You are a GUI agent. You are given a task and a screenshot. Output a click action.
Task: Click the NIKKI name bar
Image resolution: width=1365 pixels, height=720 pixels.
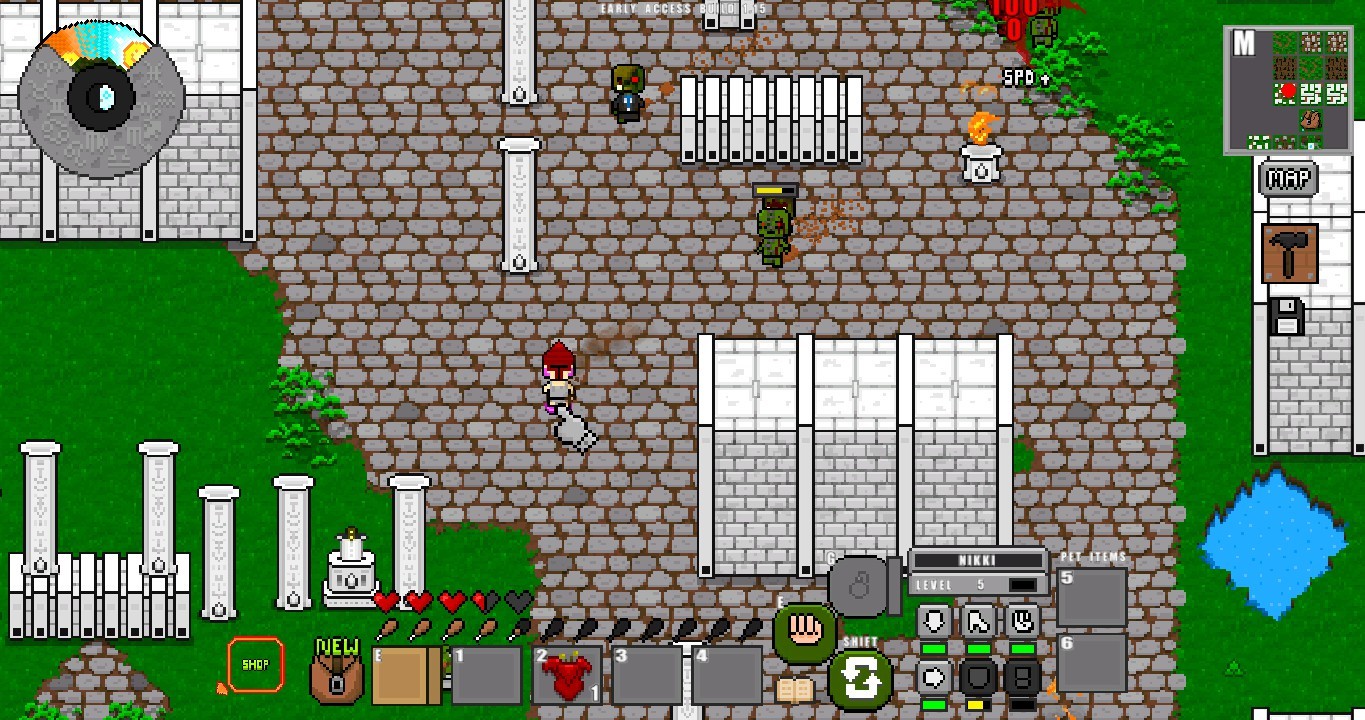coord(977,561)
